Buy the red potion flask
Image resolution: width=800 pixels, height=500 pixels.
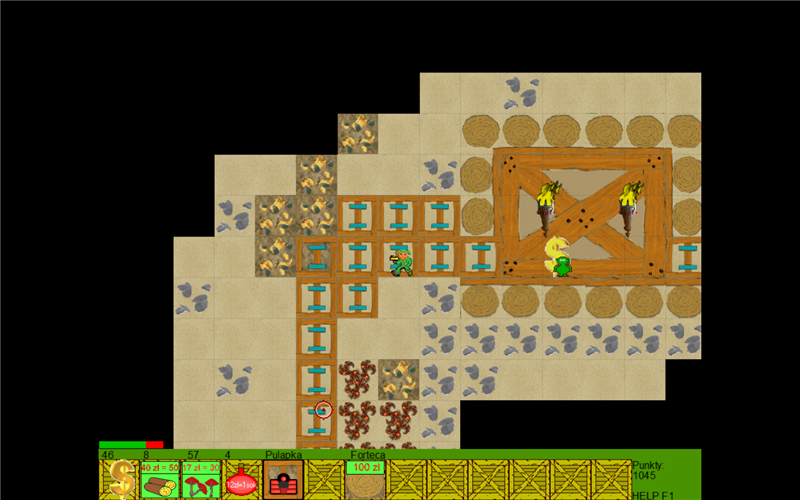[x=241, y=481]
